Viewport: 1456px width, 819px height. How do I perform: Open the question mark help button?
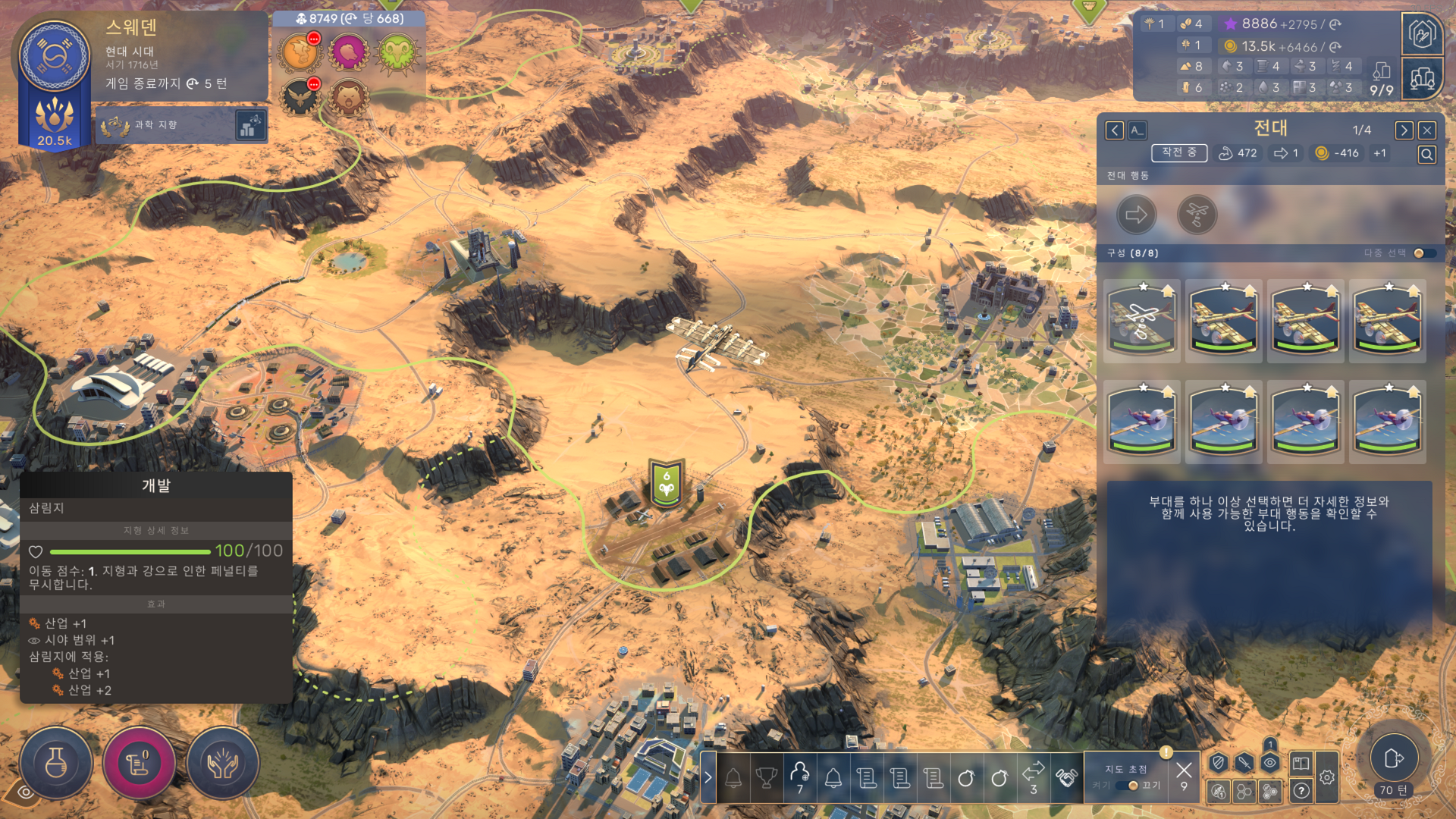[x=1301, y=791]
